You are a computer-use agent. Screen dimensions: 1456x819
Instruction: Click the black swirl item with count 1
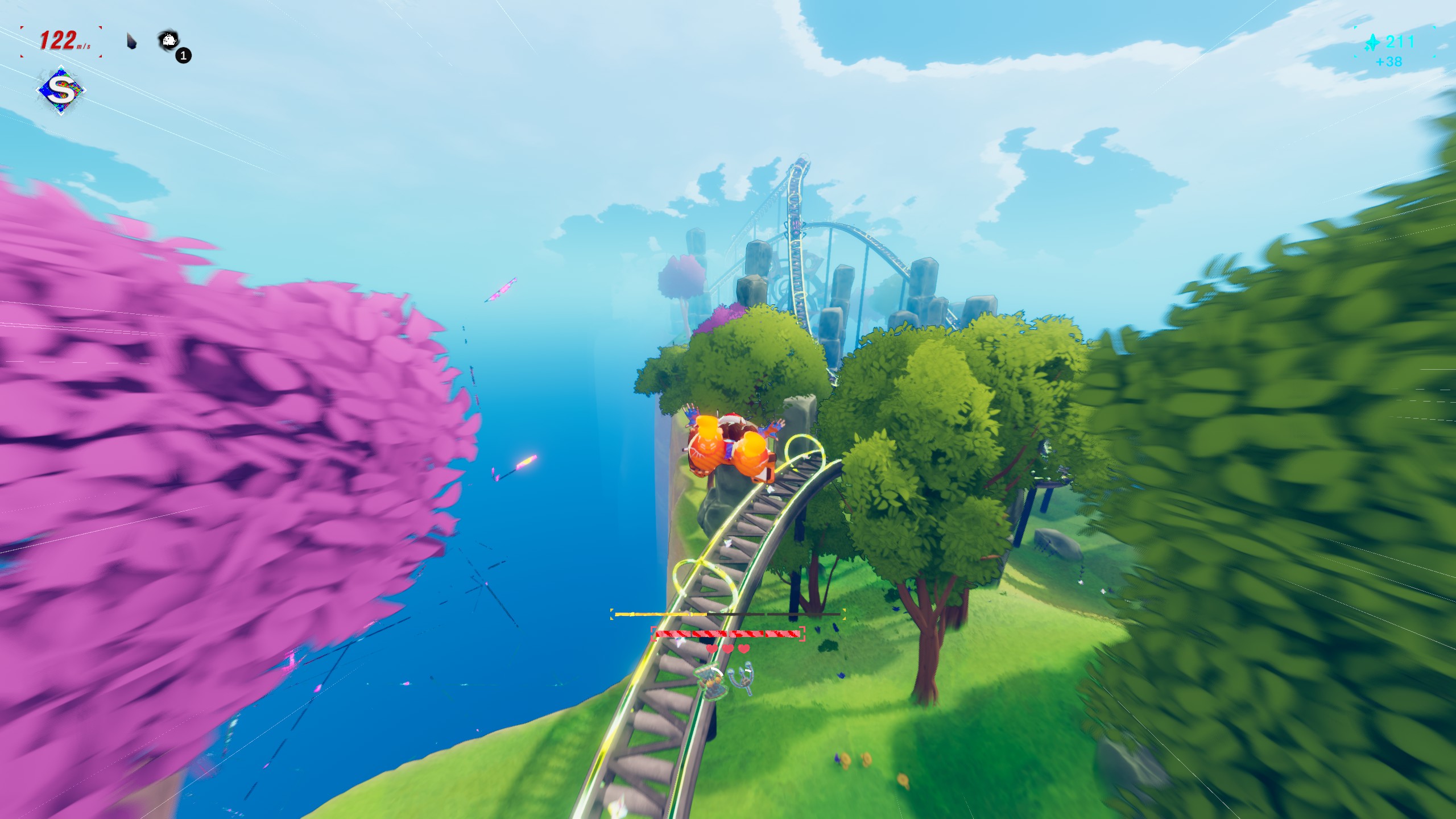coord(169,40)
